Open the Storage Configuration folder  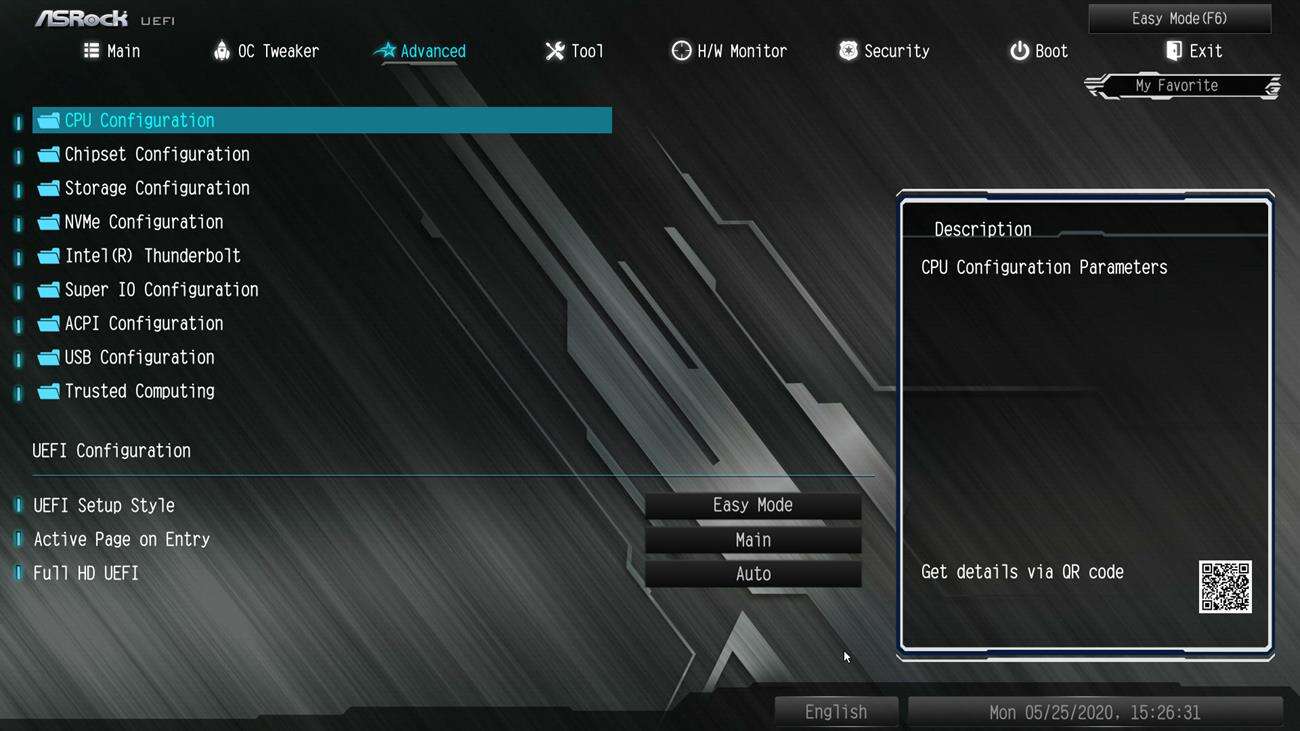156,188
